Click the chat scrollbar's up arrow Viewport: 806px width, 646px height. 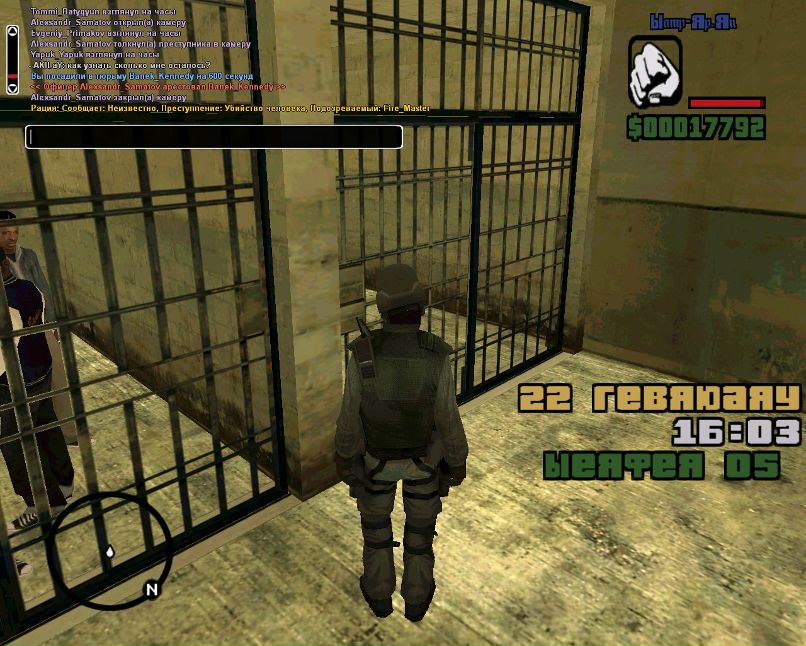12,33
